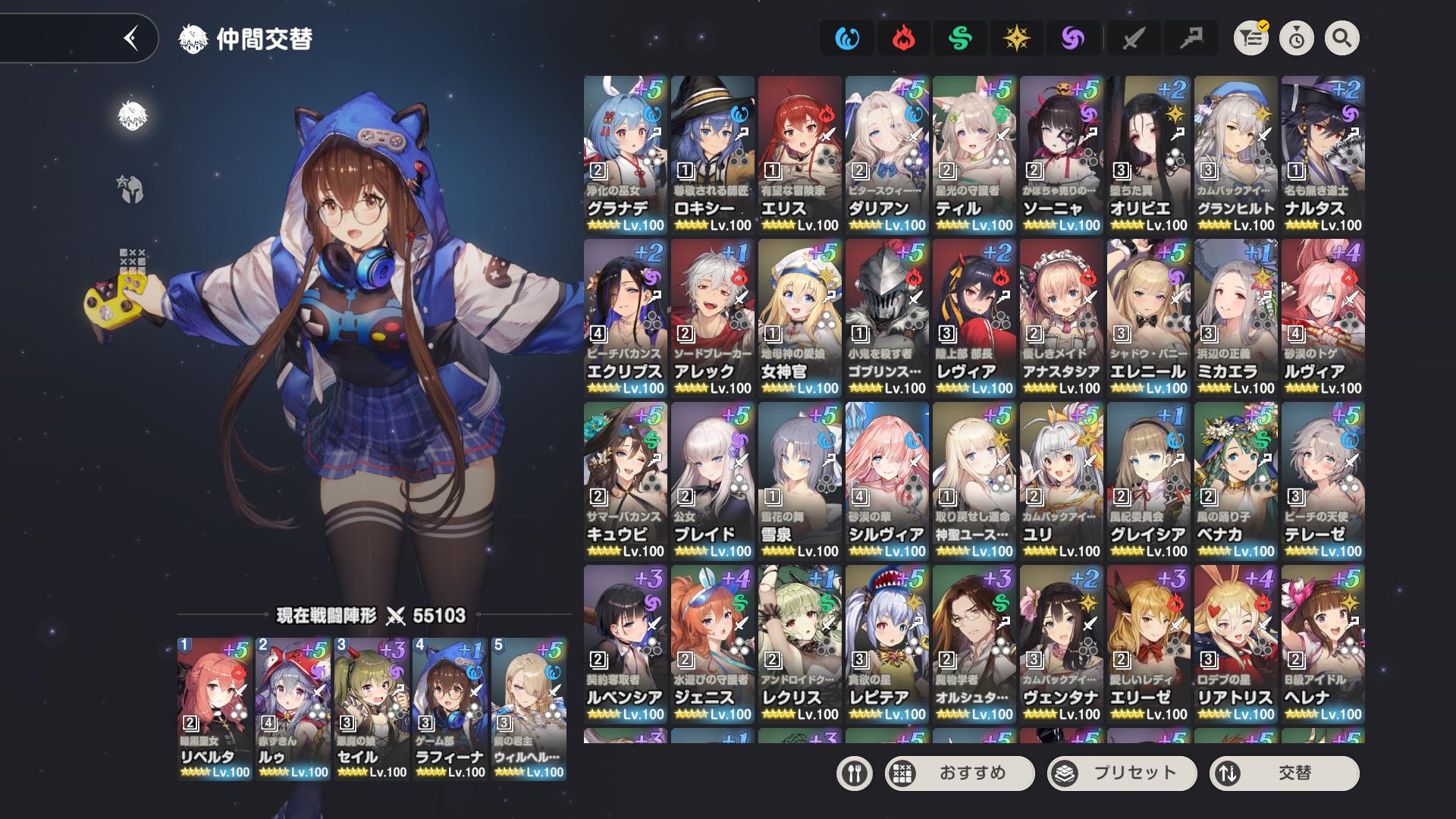The image size is (1456, 819).
Task: Select シルヴィア from the roster
Action: tap(886, 481)
